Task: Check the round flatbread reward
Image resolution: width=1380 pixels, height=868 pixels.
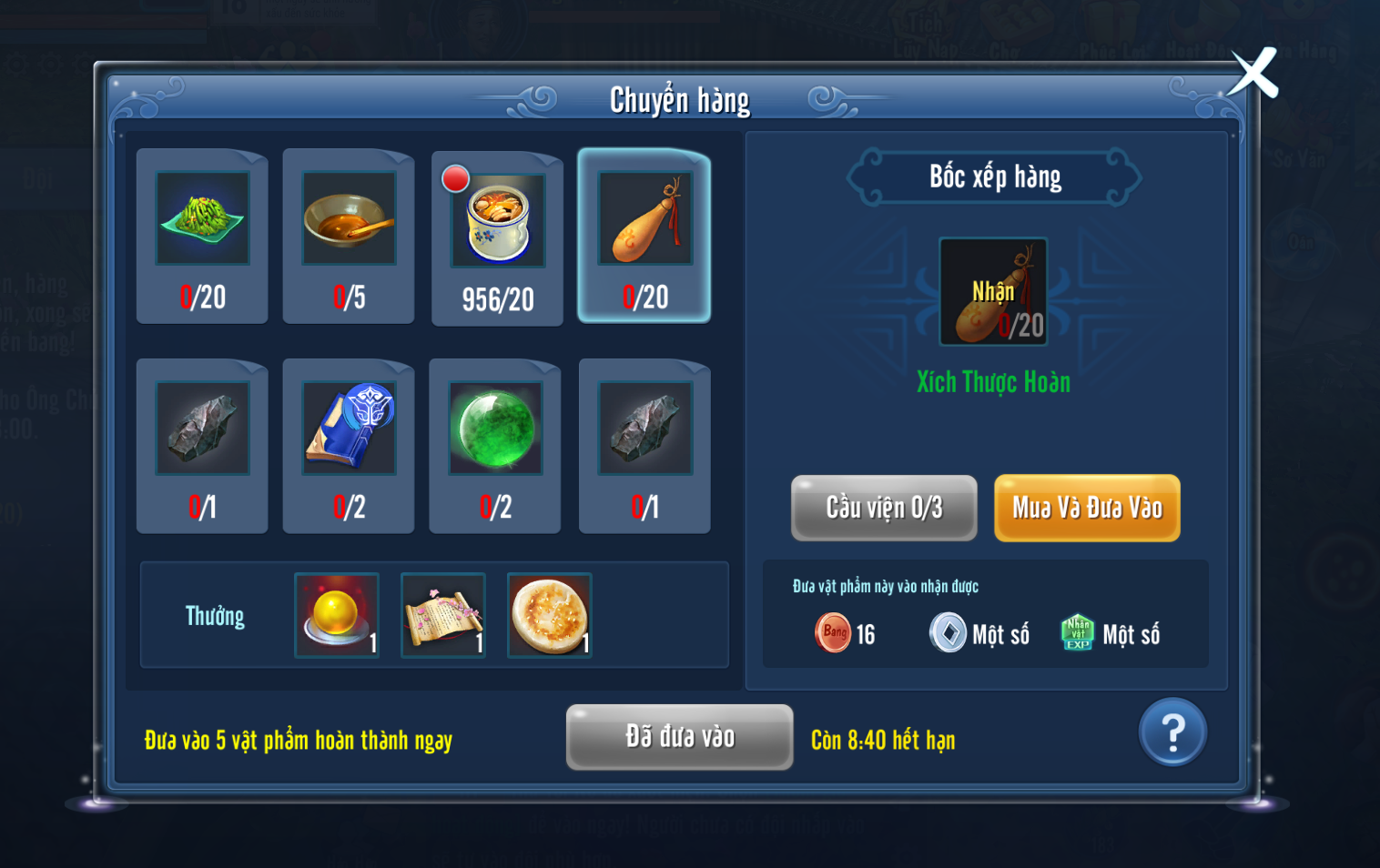Action: [550, 615]
